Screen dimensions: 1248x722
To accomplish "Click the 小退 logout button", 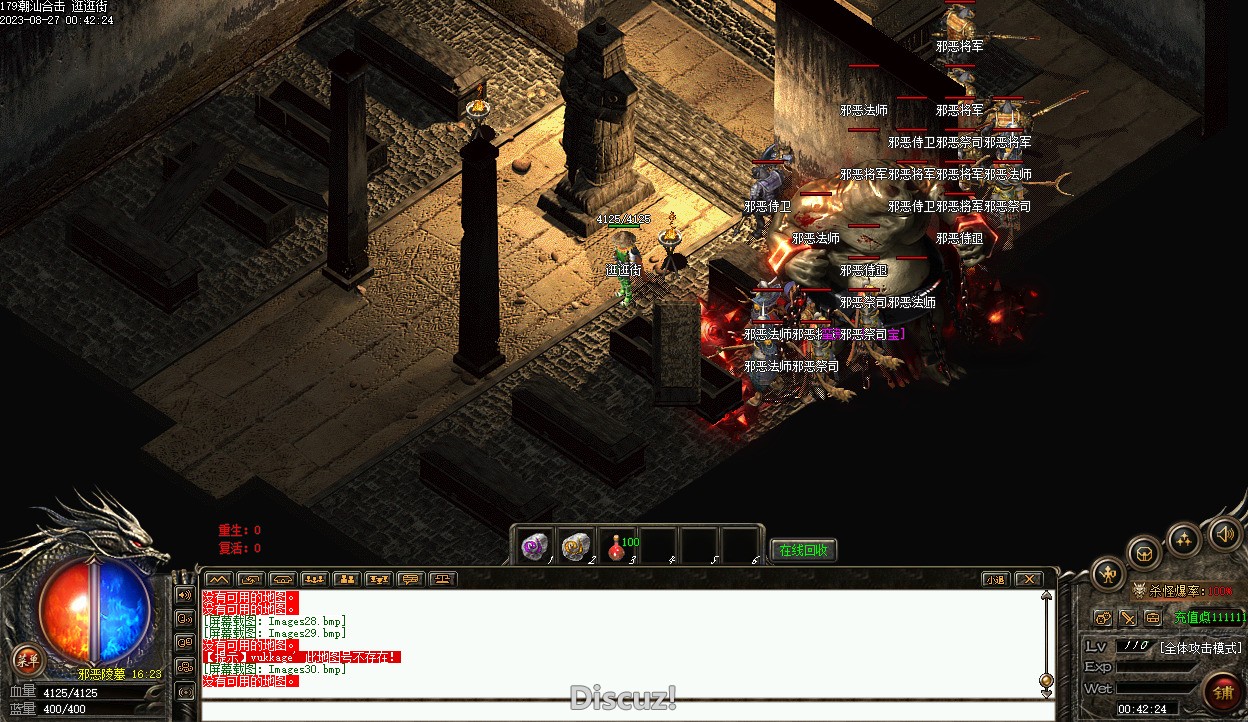I will coord(994,579).
